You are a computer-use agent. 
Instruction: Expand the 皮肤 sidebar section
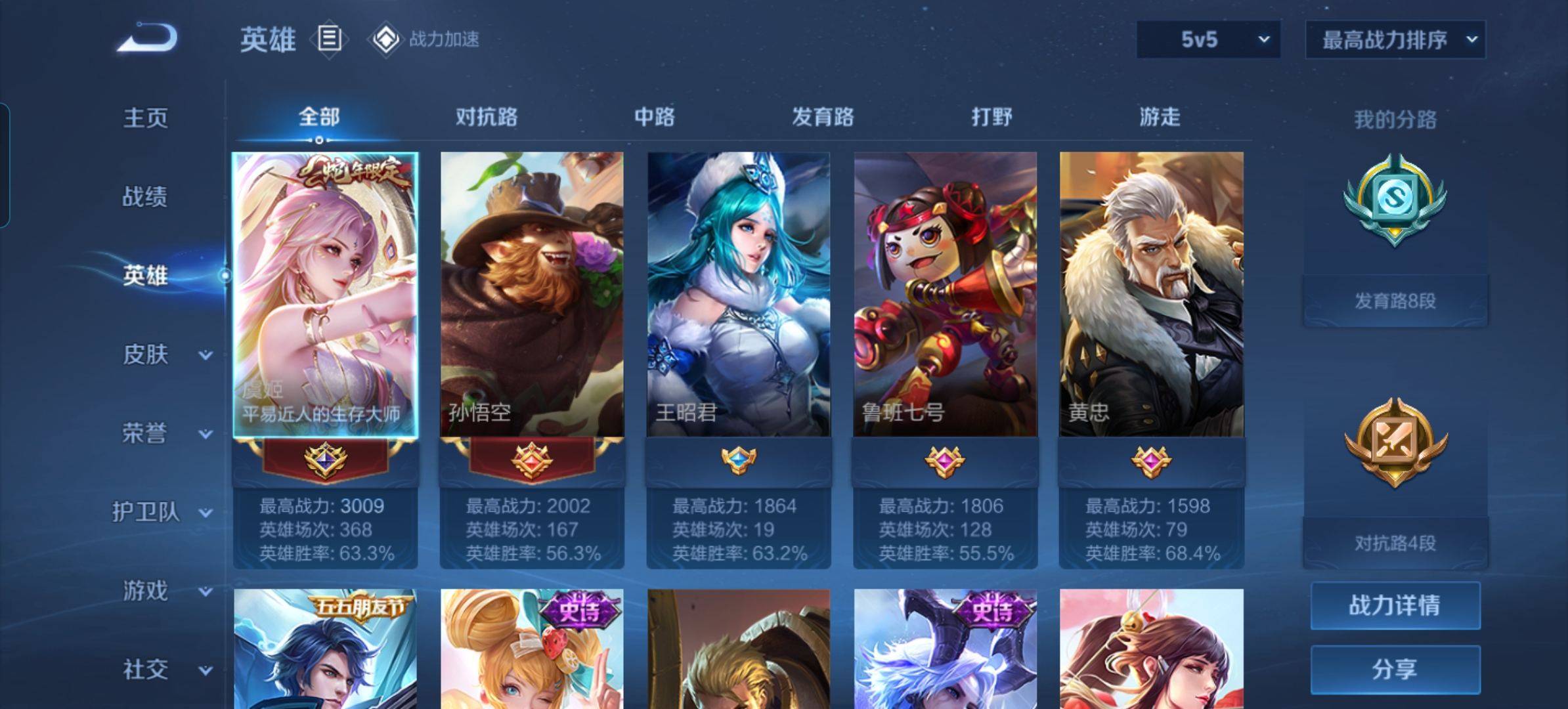[164, 354]
